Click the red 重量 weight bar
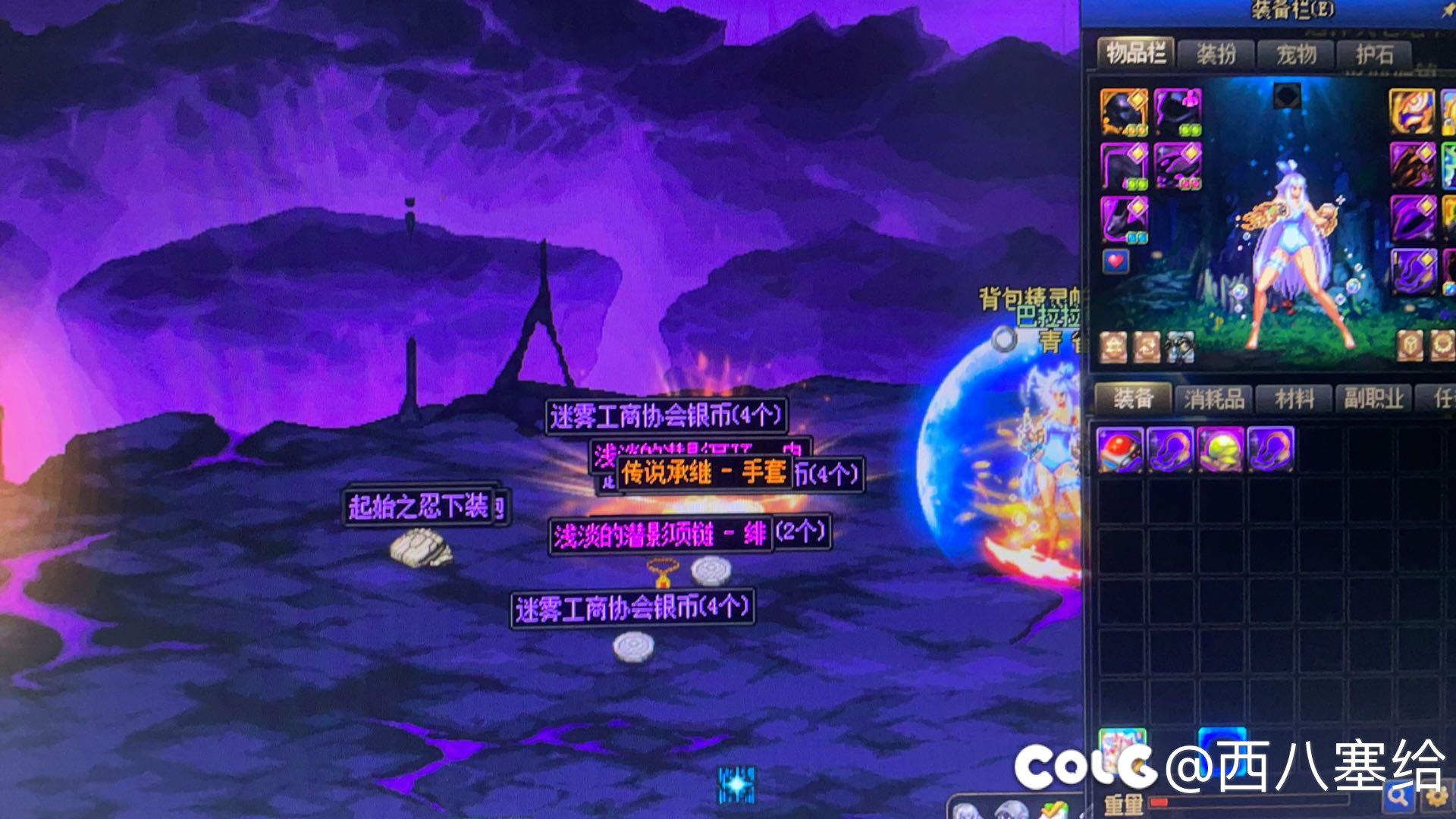This screenshot has width=1456, height=819. click(x=1160, y=802)
